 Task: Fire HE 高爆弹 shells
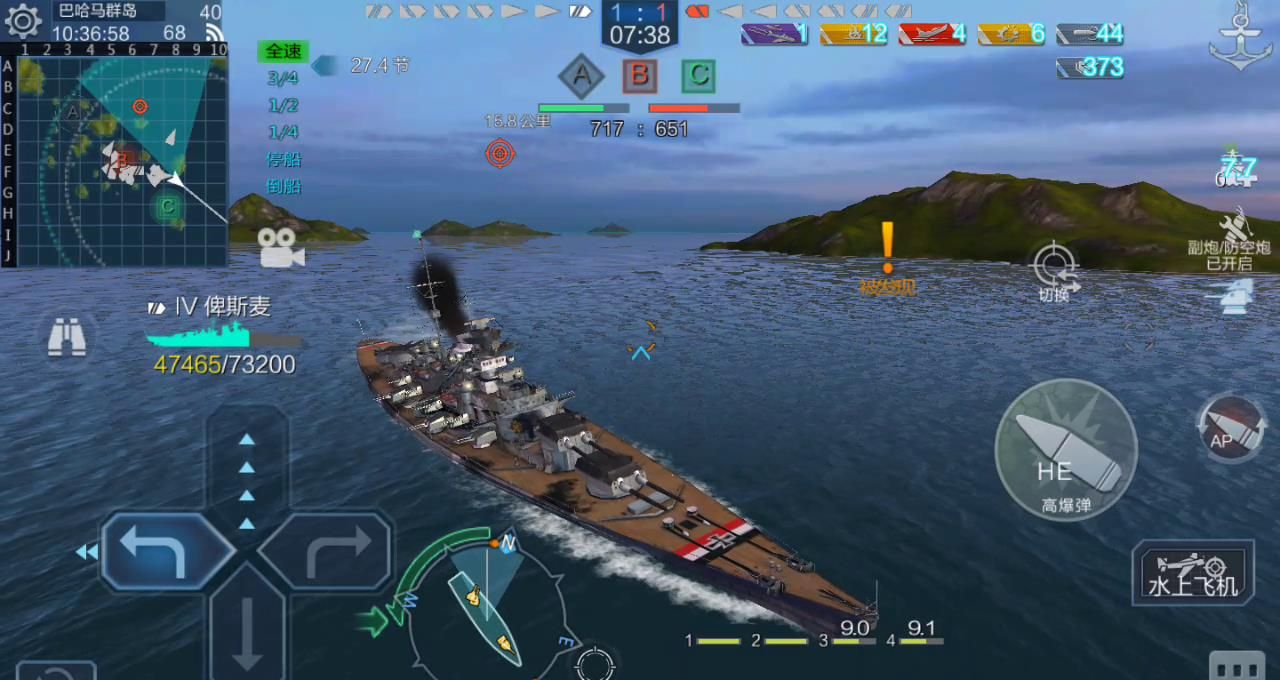point(1065,450)
